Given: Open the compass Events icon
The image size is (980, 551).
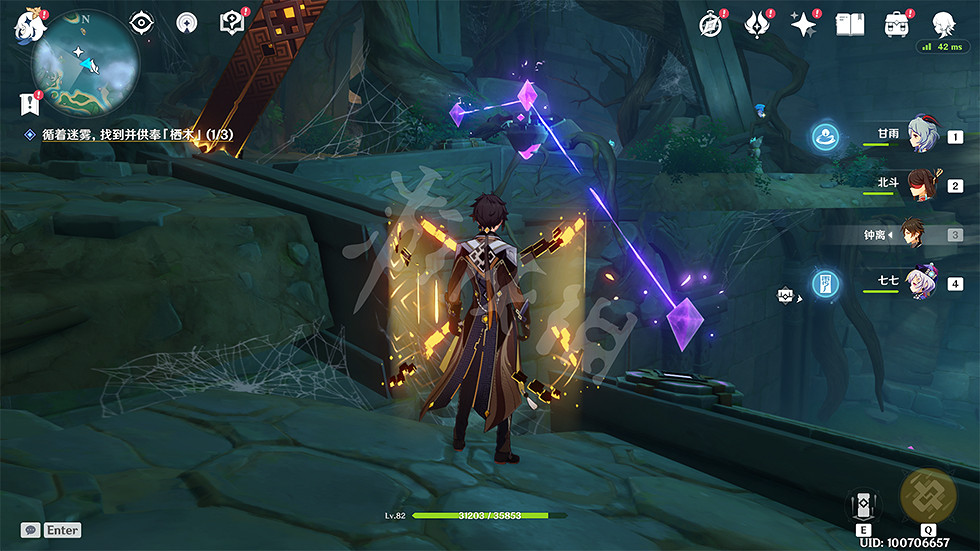Looking at the screenshot, I should click(711, 25).
